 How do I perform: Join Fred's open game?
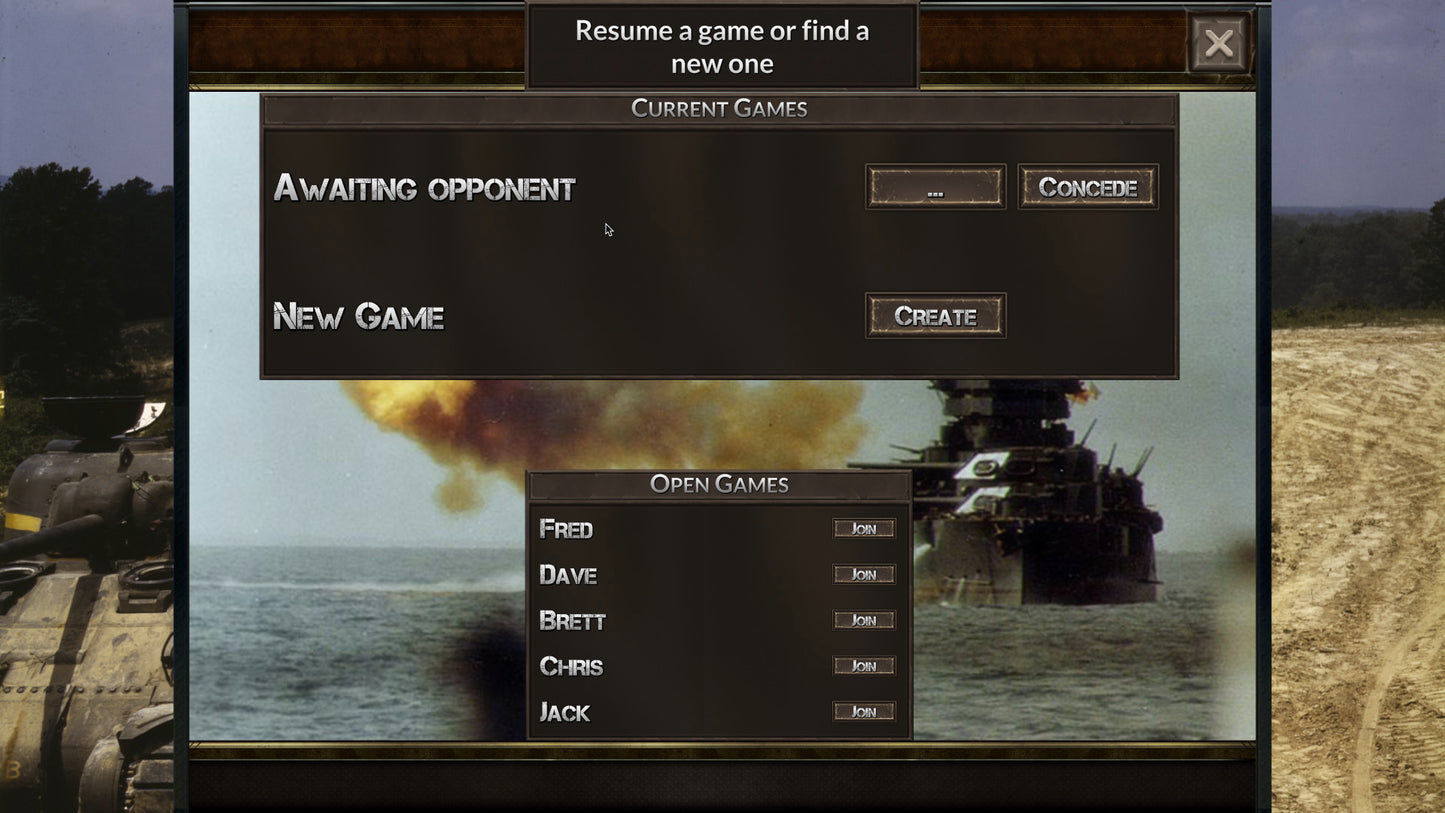tap(864, 528)
